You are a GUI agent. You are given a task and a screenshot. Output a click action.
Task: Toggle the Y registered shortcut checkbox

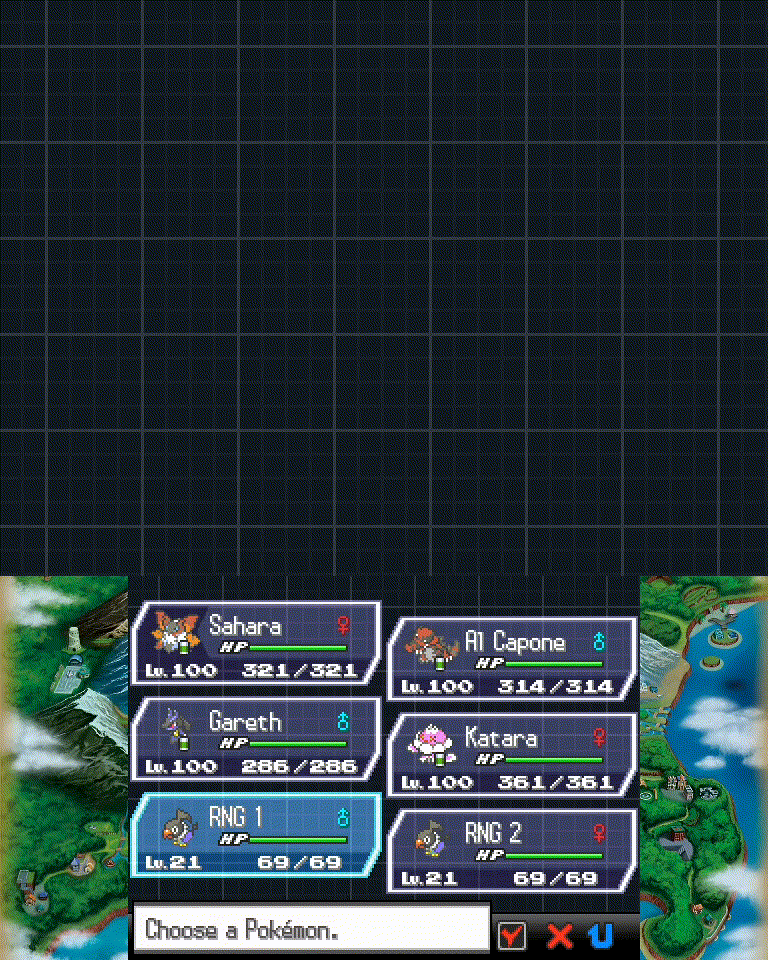pos(512,935)
